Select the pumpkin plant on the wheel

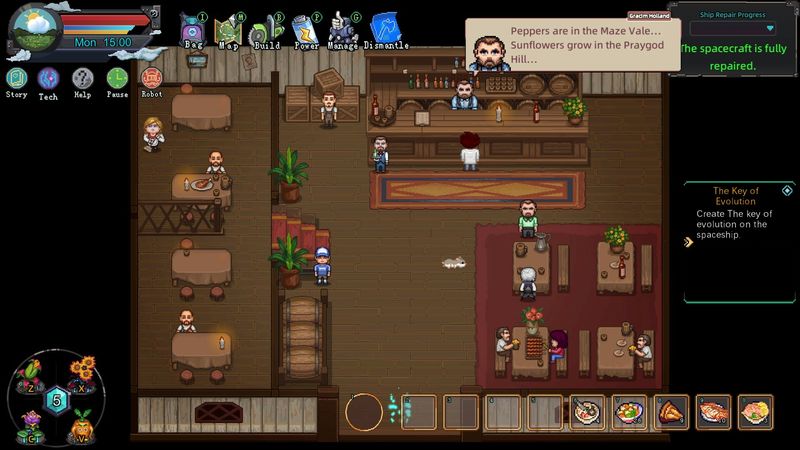click(81, 420)
